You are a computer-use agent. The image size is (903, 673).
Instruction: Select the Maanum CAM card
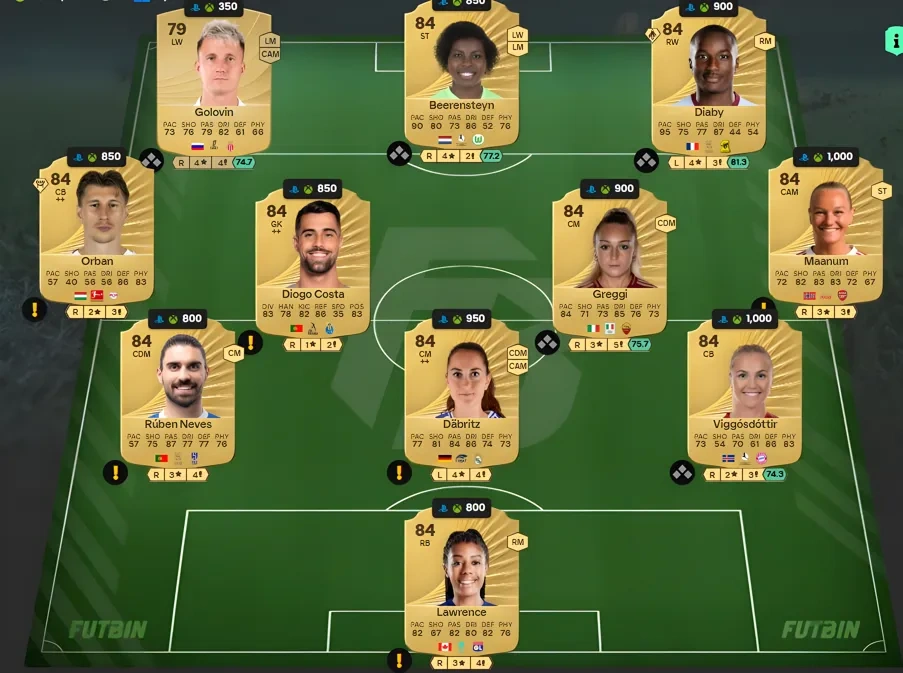coord(826,235)
